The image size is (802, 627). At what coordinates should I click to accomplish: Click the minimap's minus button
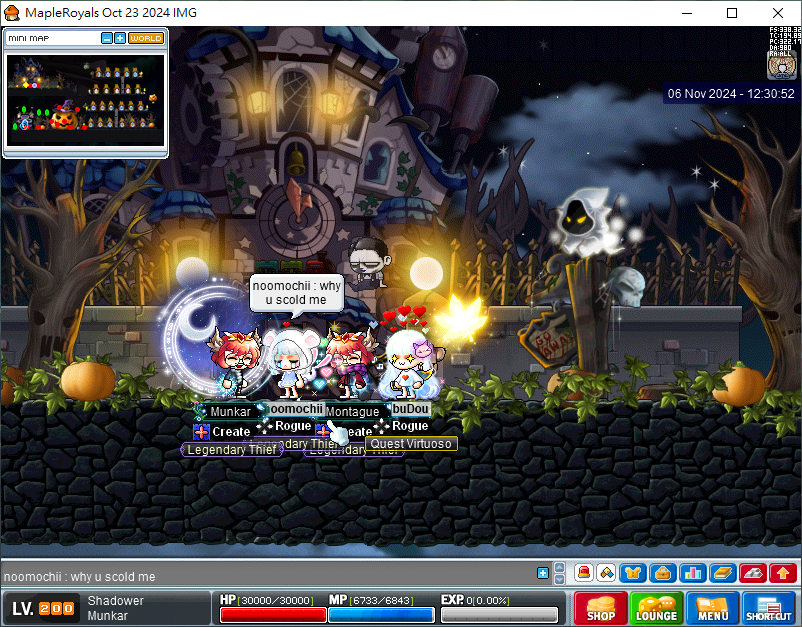(107, 38)
